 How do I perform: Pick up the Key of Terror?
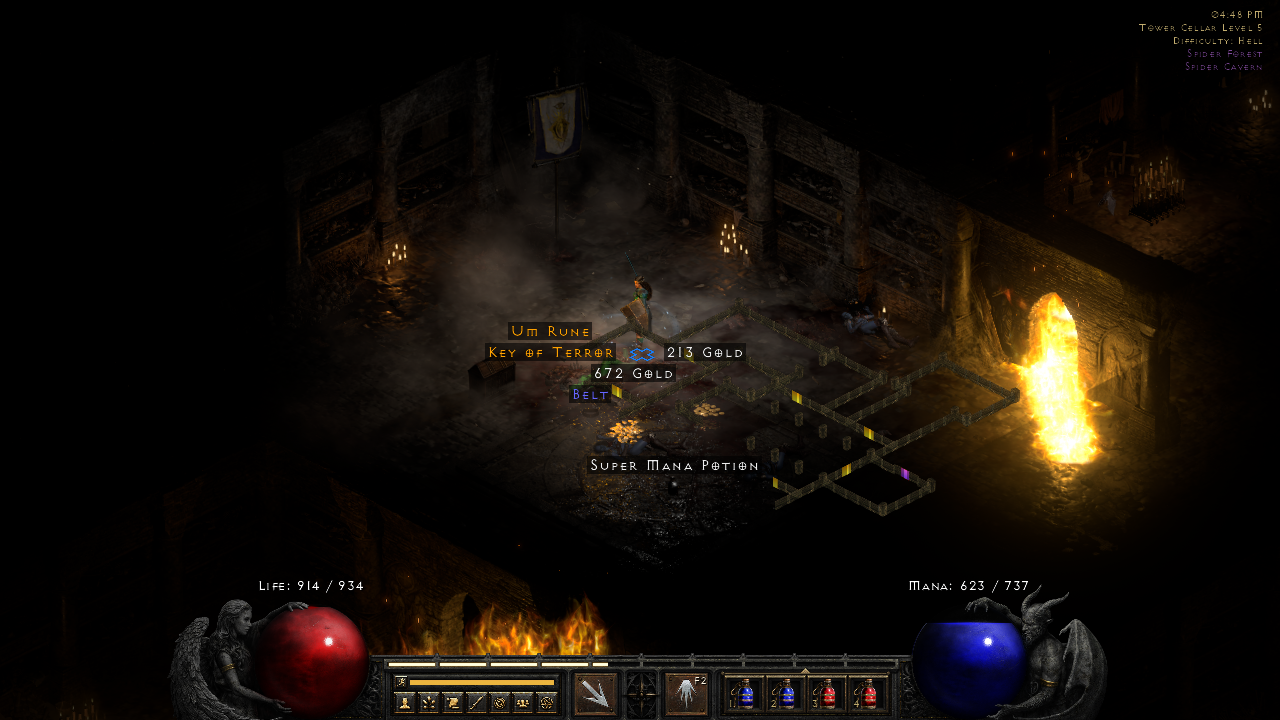551,352
